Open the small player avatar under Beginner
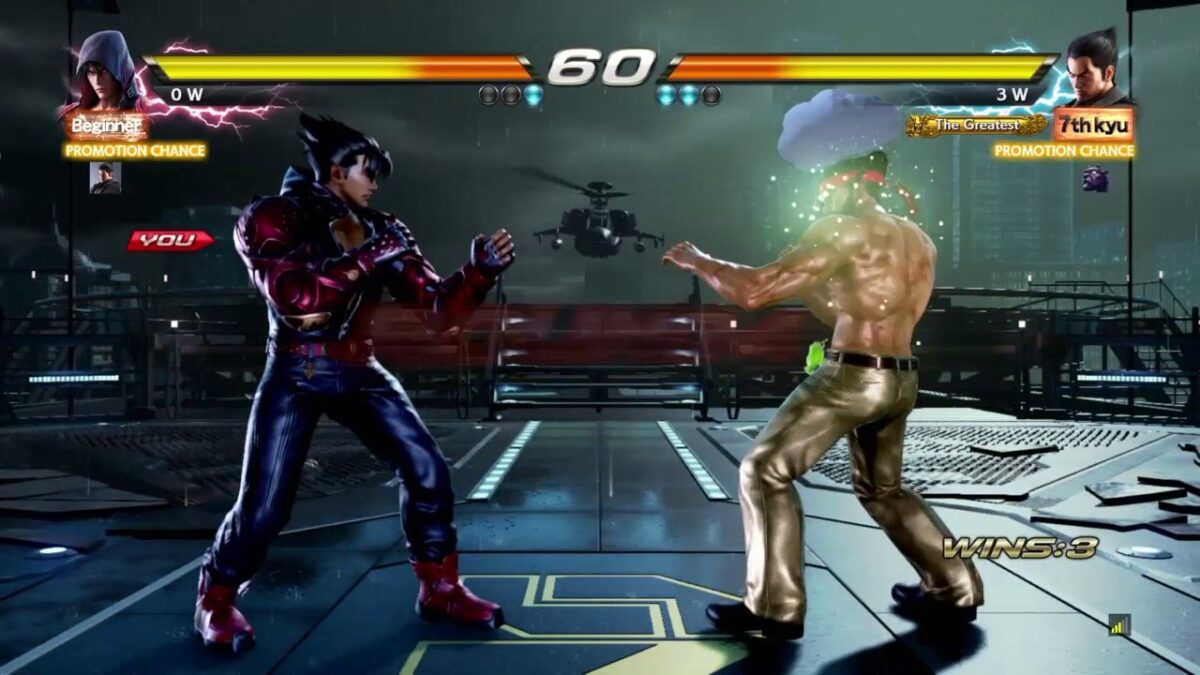Image resolution: width=1200 pixels, height=675 pixels. pos(105,177)
